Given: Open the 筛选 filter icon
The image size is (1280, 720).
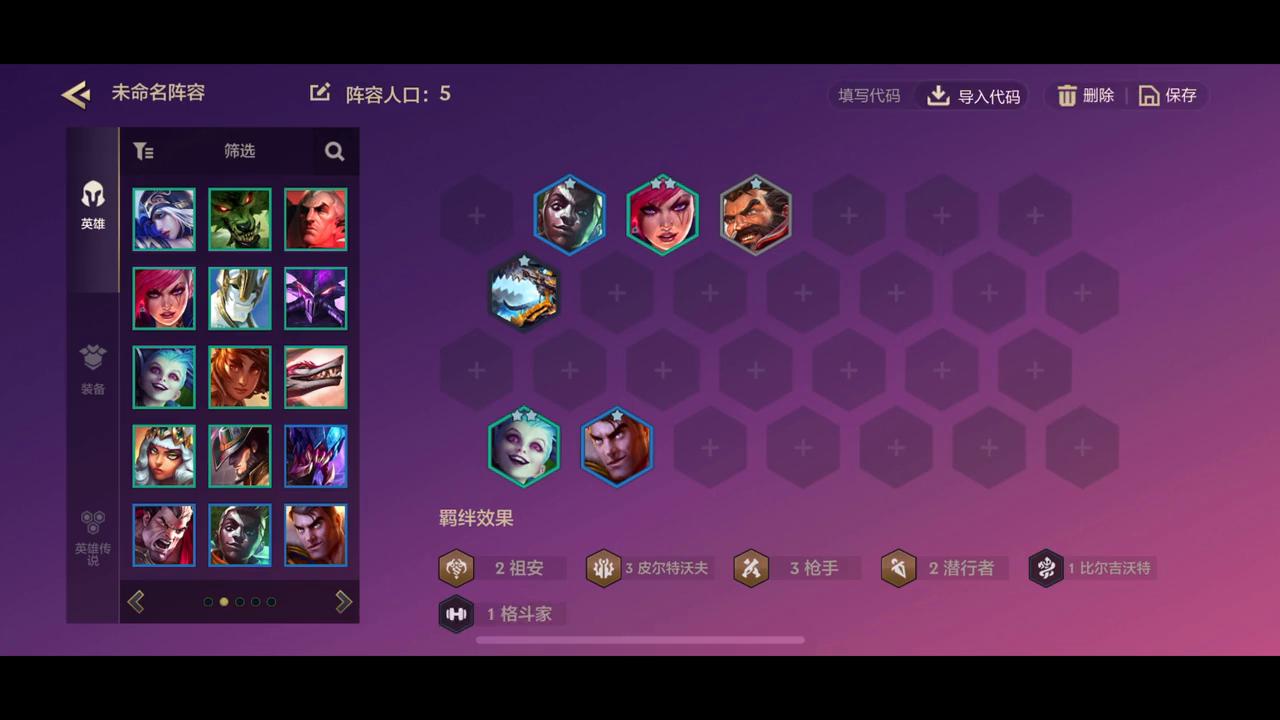Looking at the screenshot, I should pos(143,151).
